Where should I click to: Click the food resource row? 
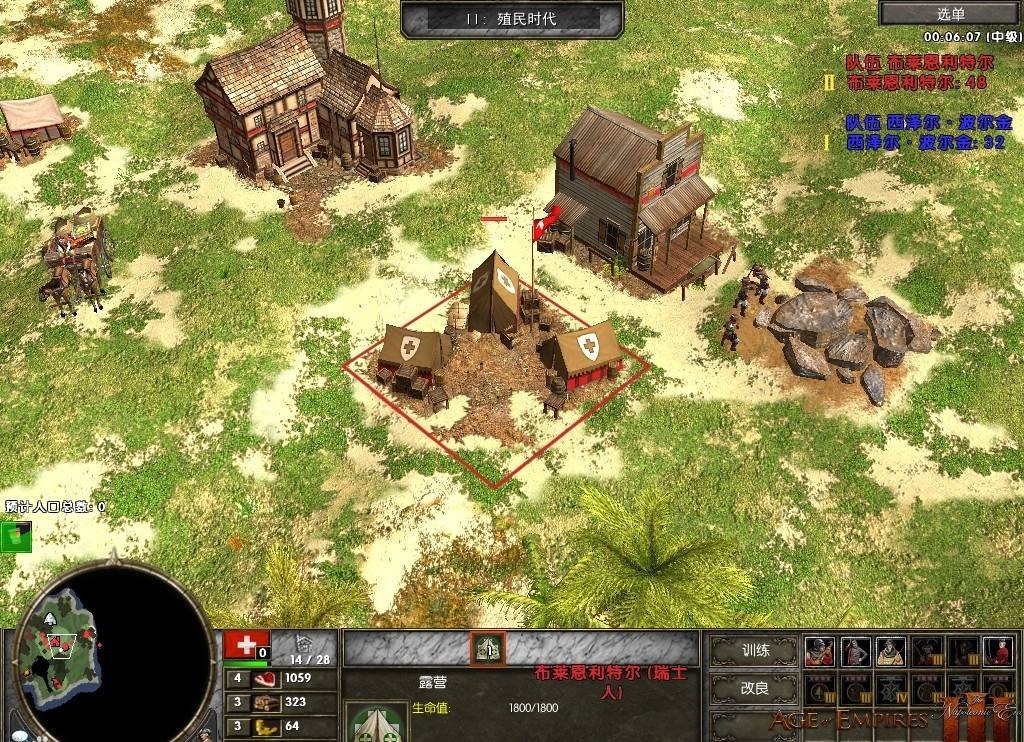click(x=267, y=678)
